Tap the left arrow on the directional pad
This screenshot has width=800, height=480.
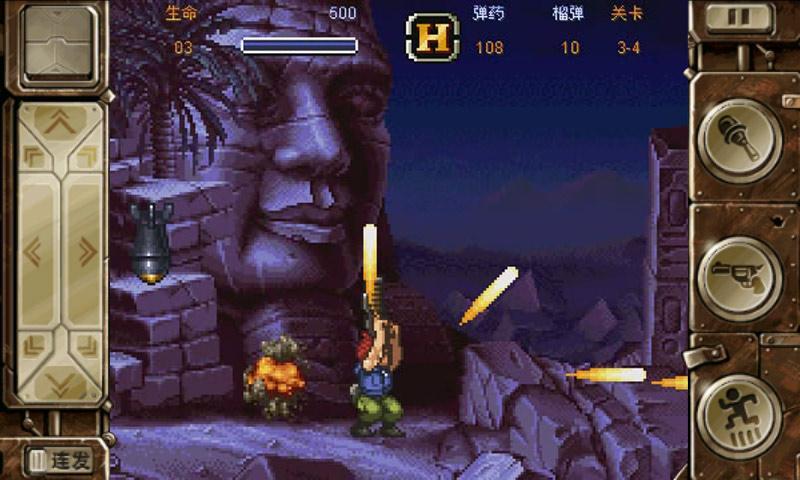(x=33, y=251)
